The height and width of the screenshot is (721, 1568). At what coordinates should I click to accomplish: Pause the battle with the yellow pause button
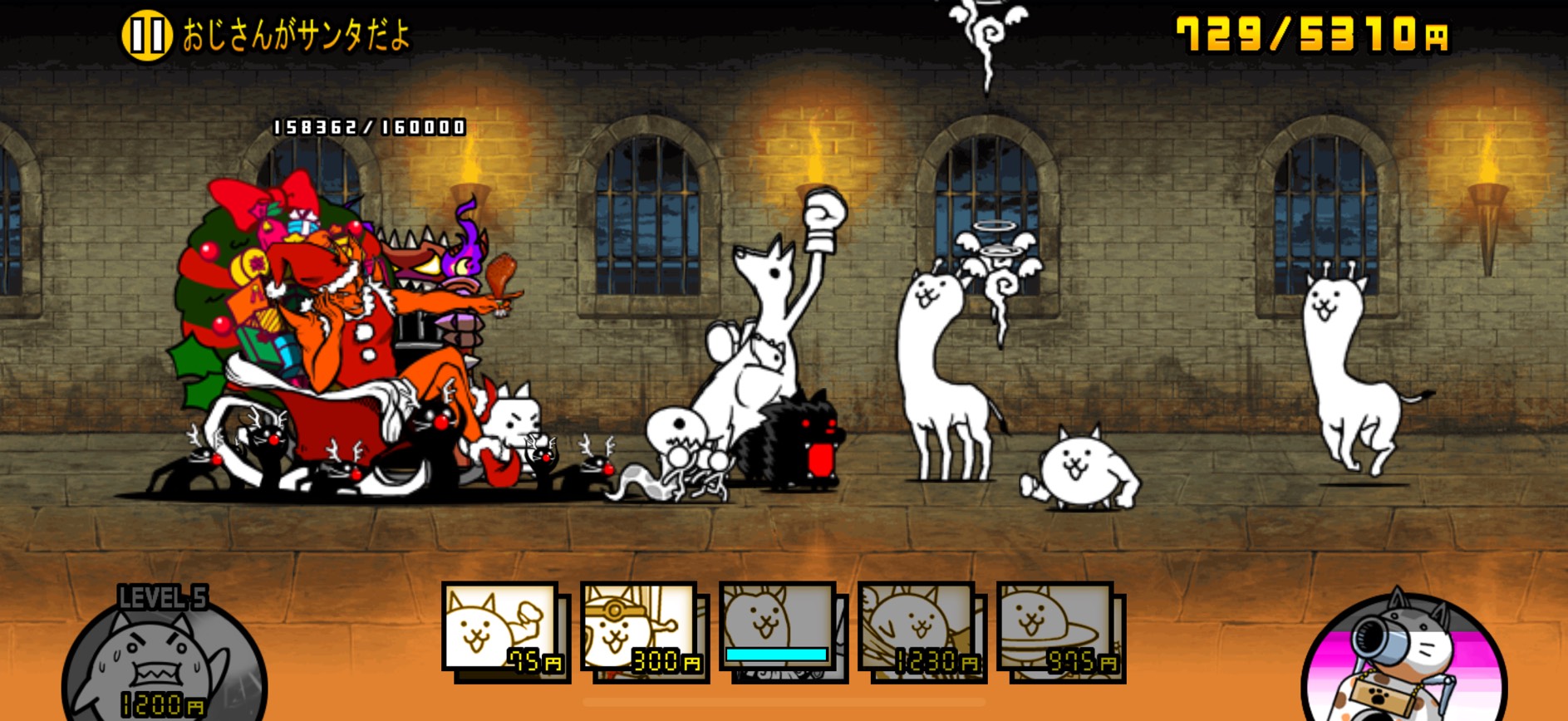146,36
